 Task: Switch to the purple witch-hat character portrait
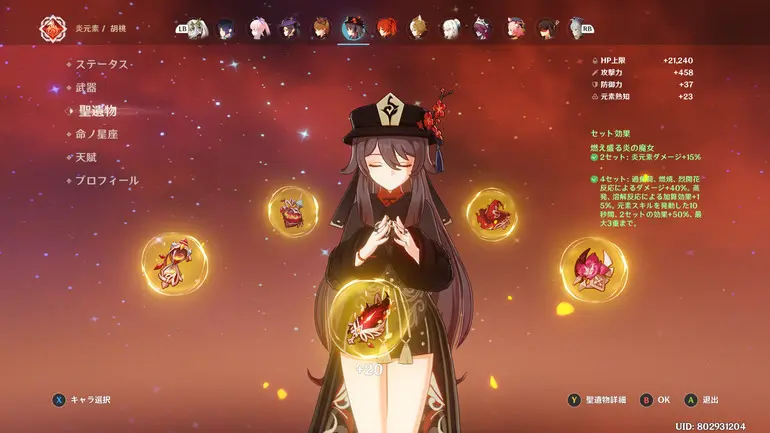(289, 28)
